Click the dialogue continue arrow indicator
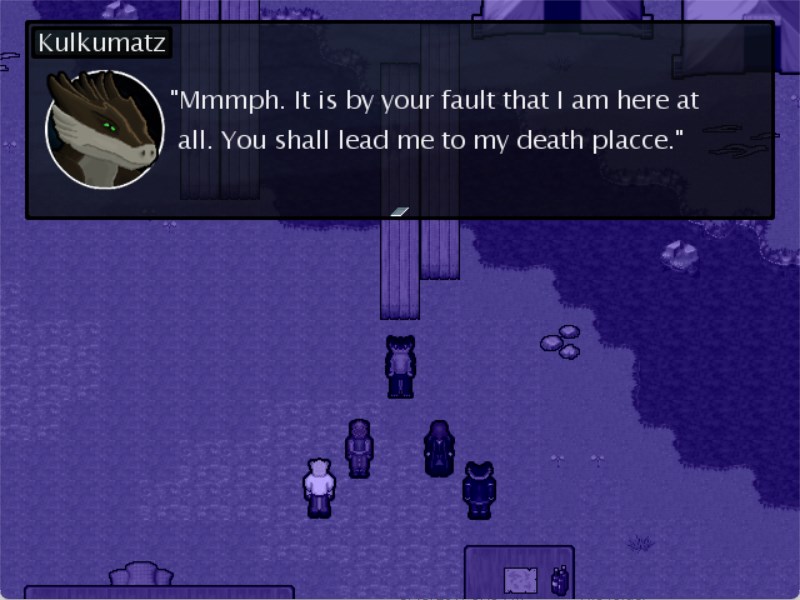Image resolution: width=800 pixels, height=600 pixels. tap(400, 211)
